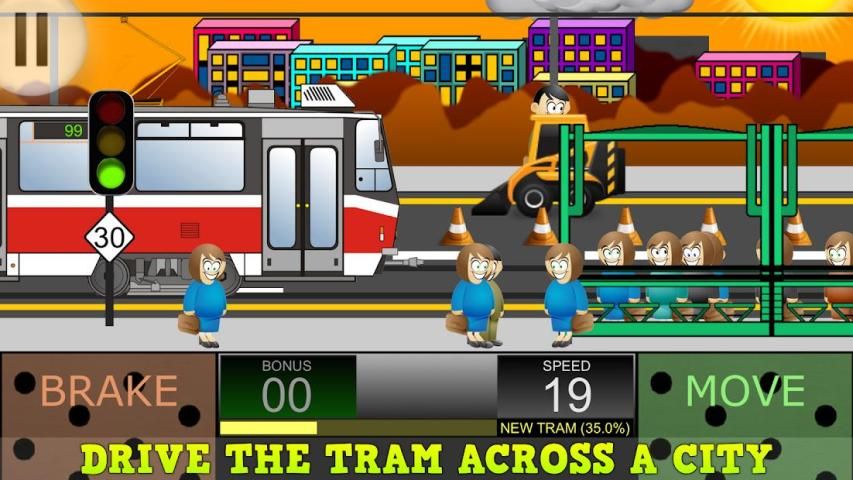Hit the BRAKE pedal button
This screenshot has height=480, width=853.
coord(108,392)
